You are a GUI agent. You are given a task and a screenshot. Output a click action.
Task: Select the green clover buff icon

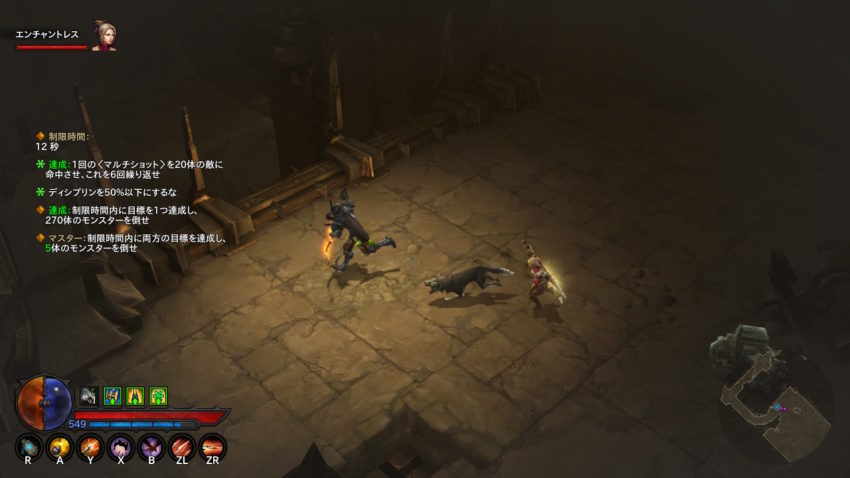(x=158, y=396)
